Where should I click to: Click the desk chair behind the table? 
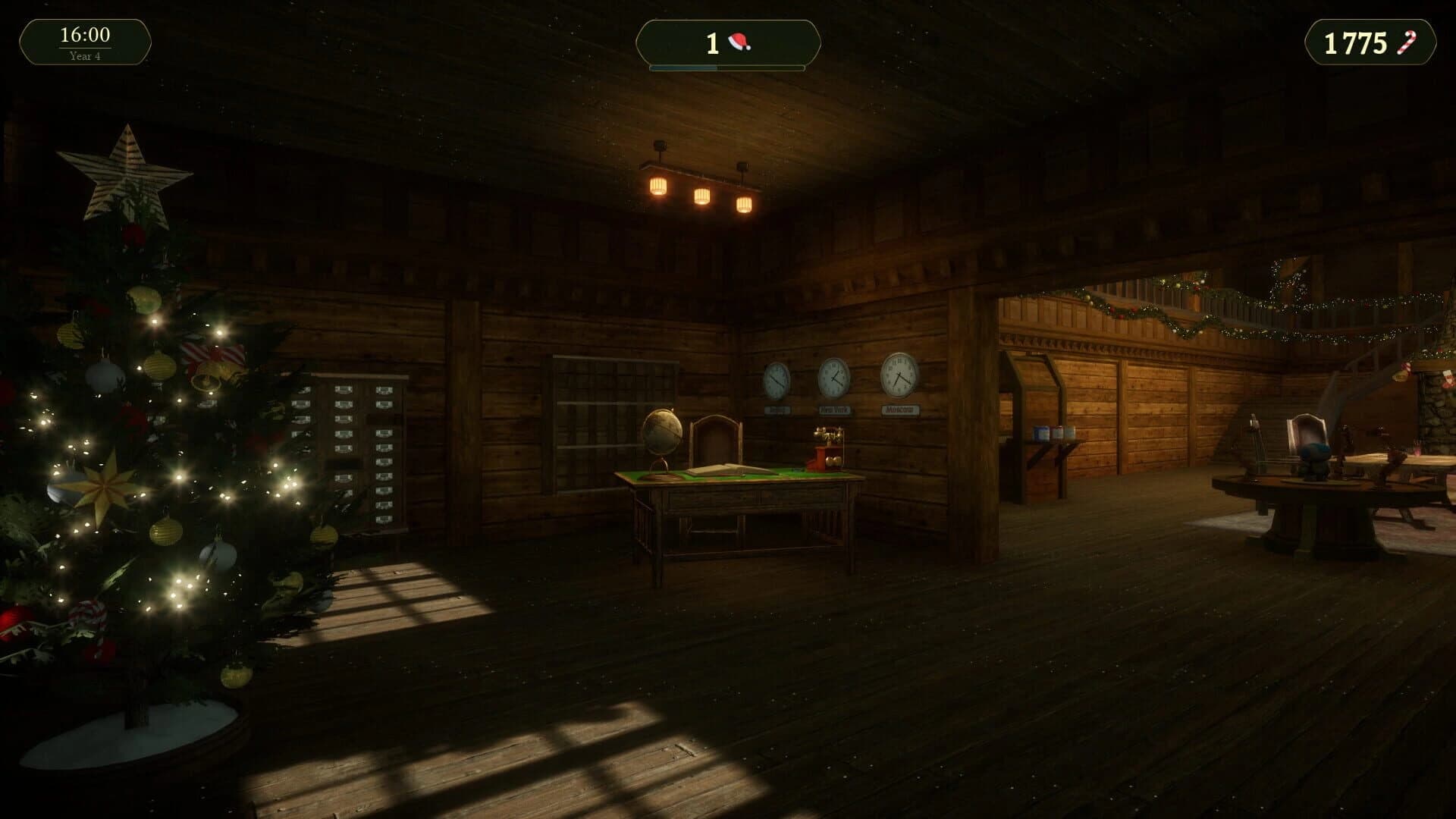point(714,436)
